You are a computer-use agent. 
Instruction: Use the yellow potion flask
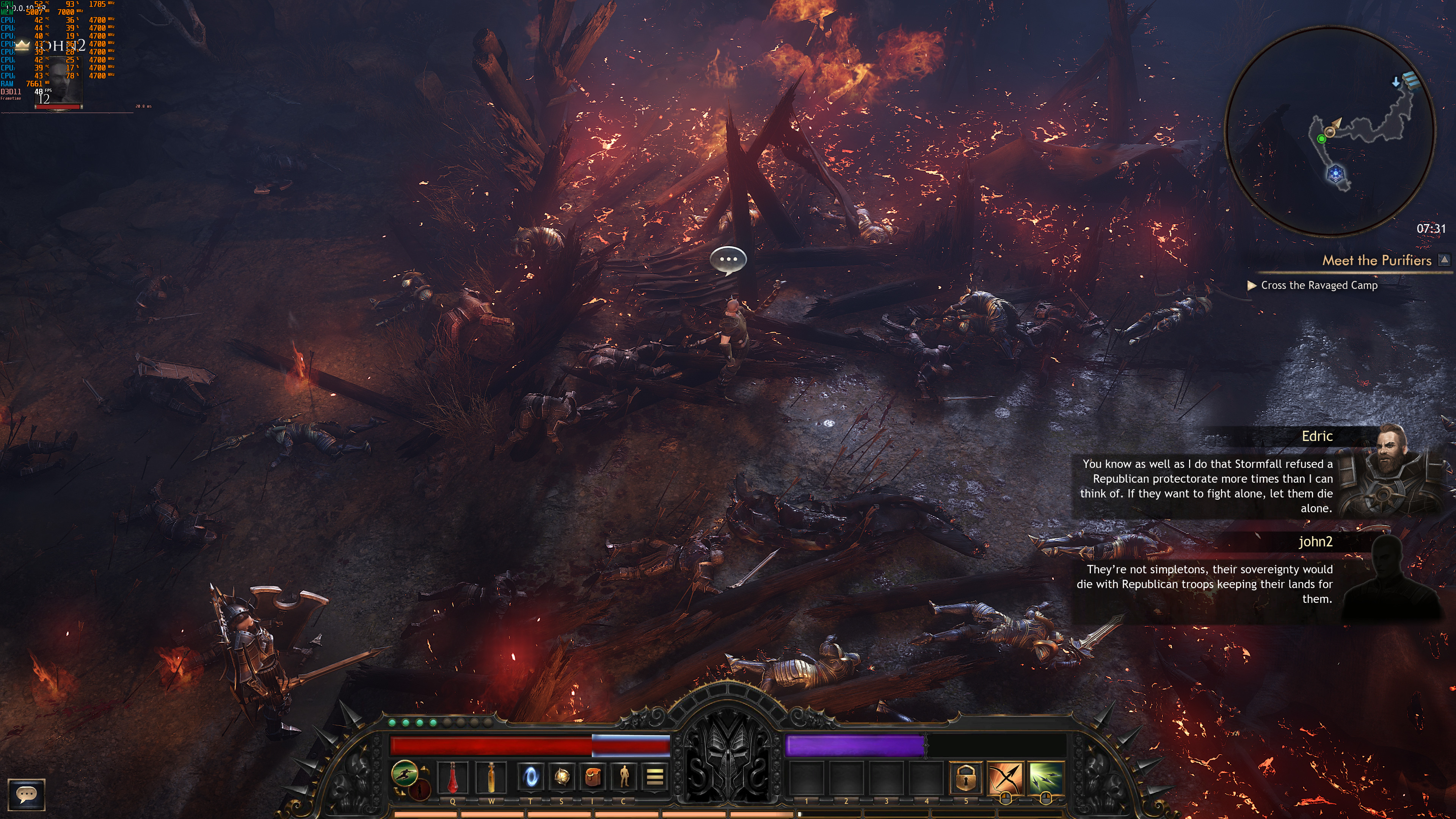coord(491,777)
